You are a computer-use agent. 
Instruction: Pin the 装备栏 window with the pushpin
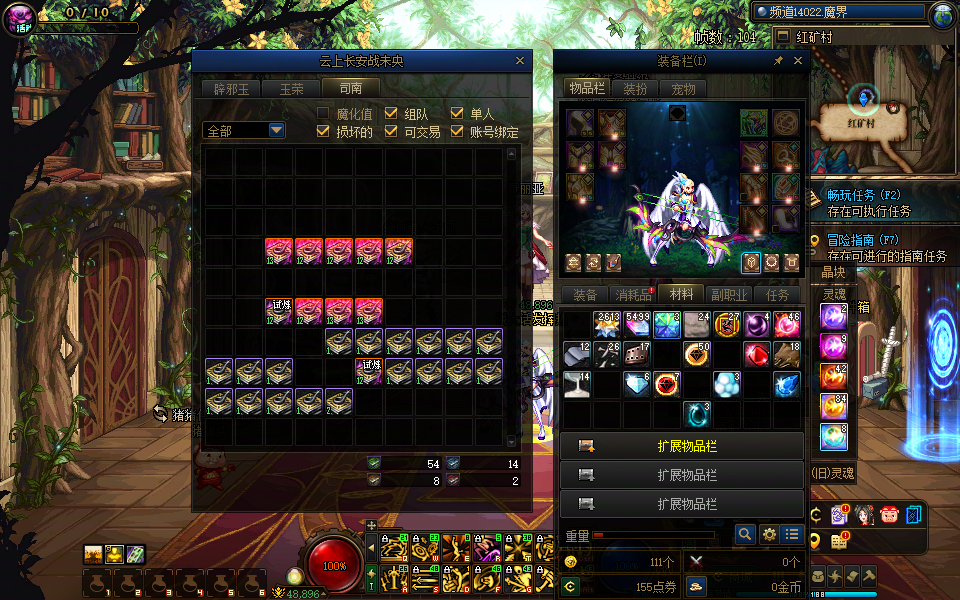point(778,61)
